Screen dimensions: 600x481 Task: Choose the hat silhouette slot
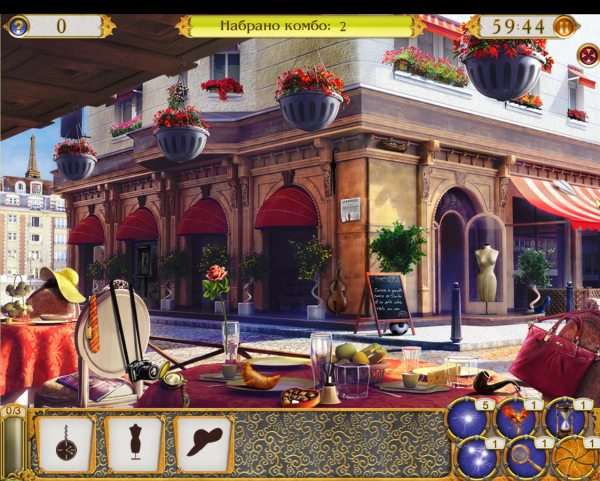point(203,442)
